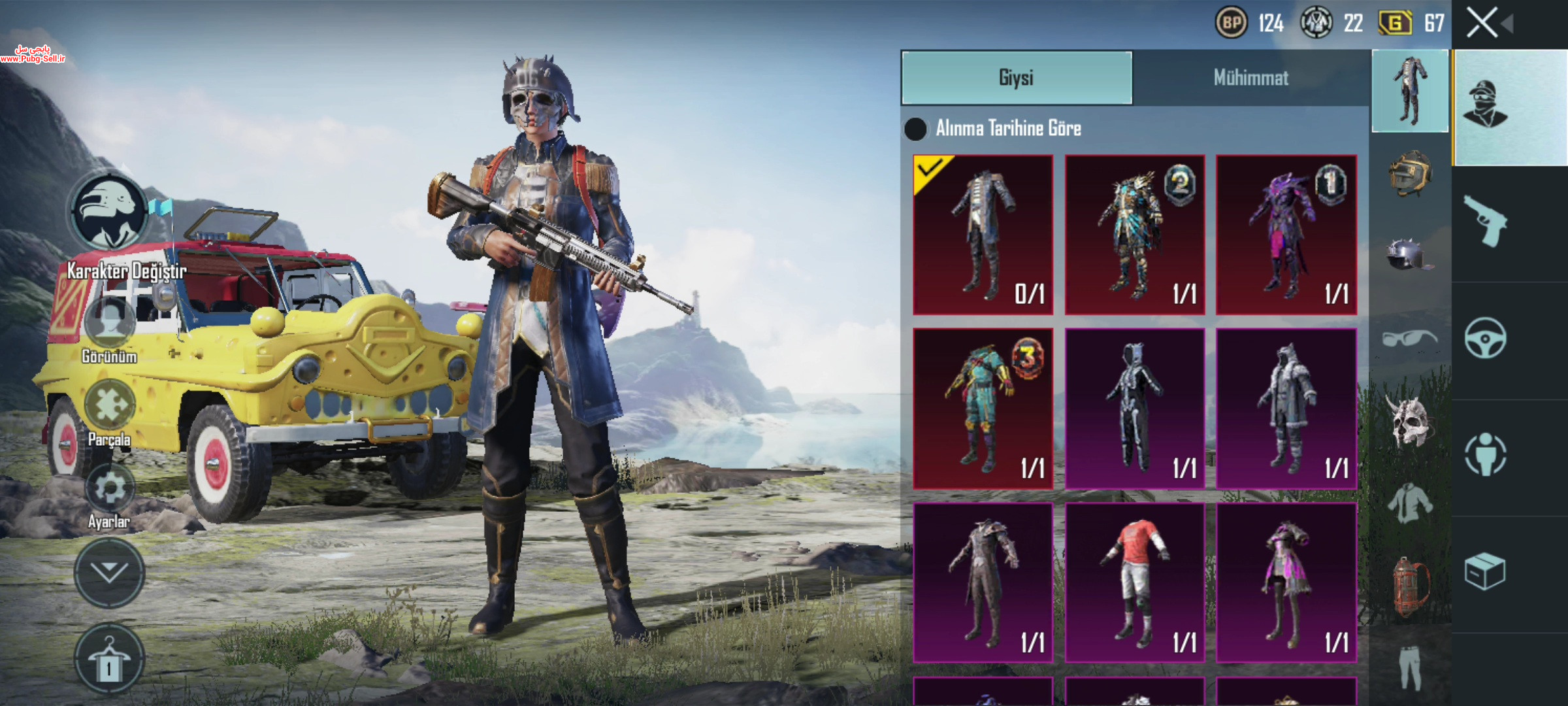Toggle Alınma Tarihine Göre sorting
The width and height of the screenshot is (1568, 706).
[915, 129]
